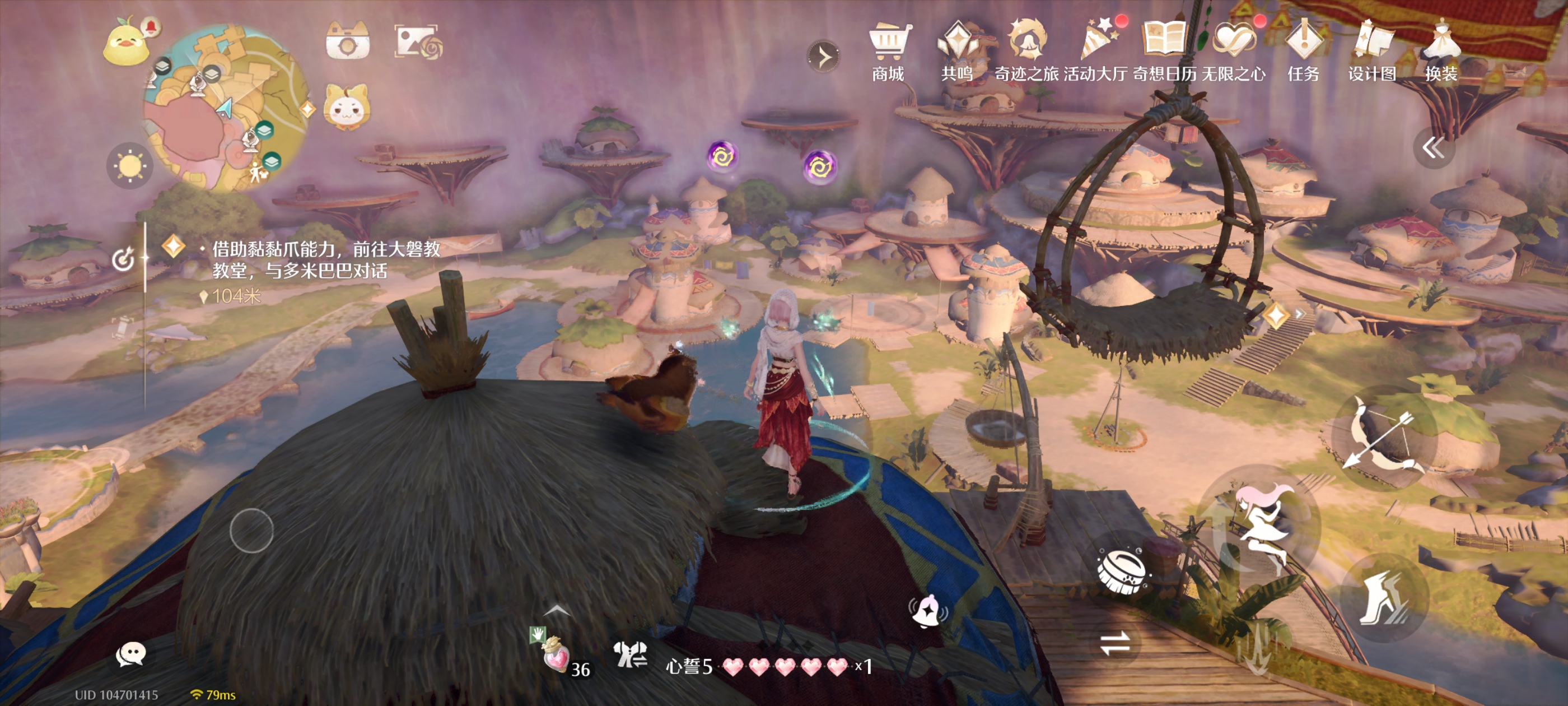1568x706 pixels.
Task: Trigger the jump action button
Action: 1261,525
